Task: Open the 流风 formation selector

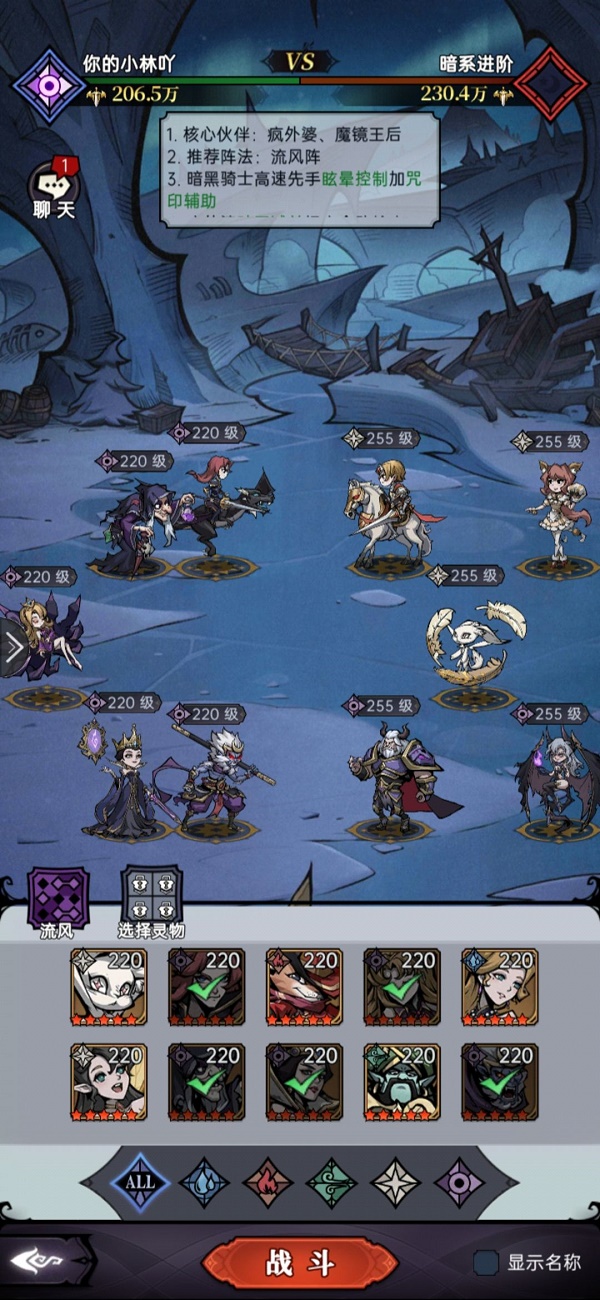Action: (x=57, y=895)
